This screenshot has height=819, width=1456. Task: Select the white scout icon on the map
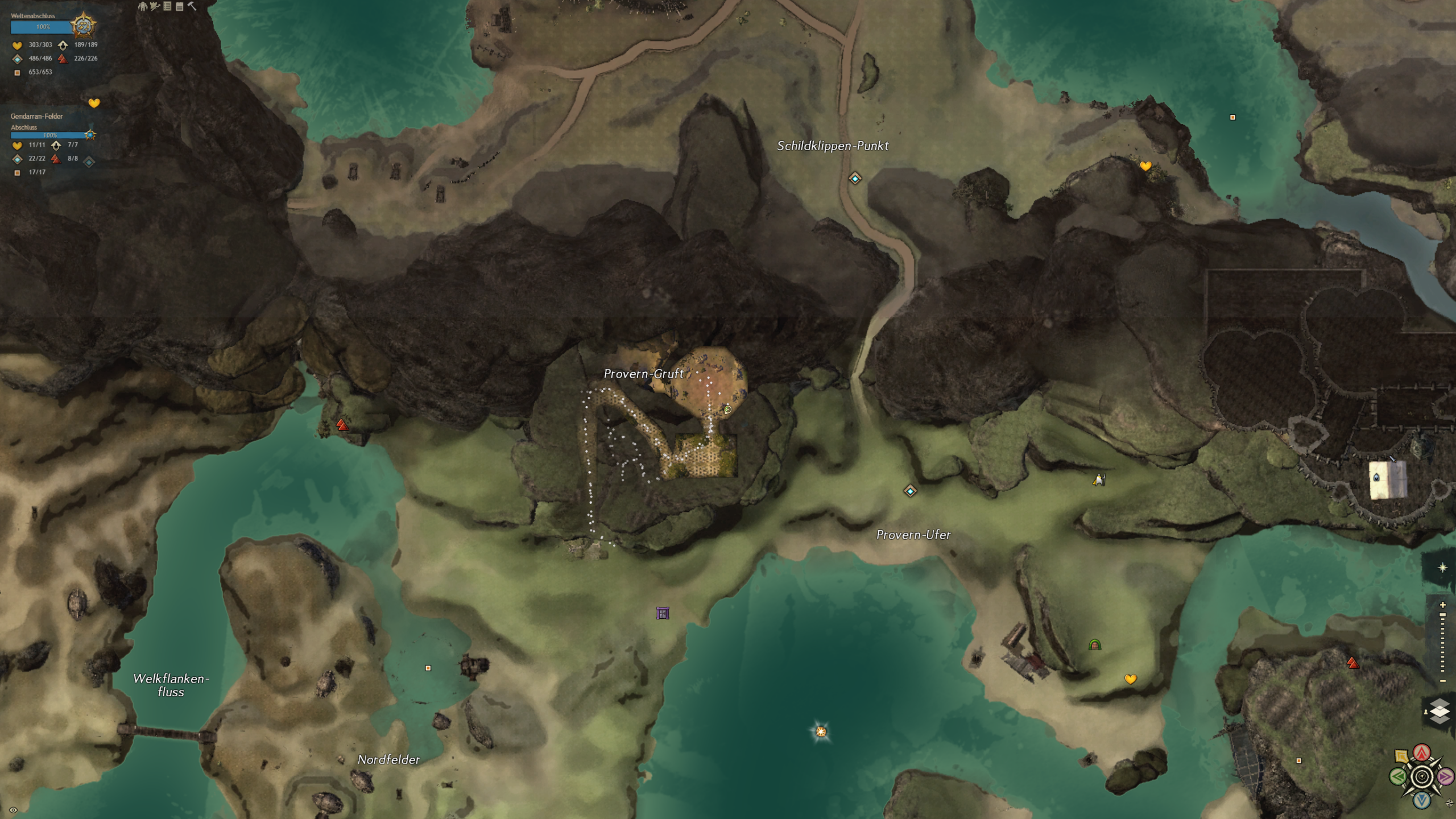pos(1099,480)
